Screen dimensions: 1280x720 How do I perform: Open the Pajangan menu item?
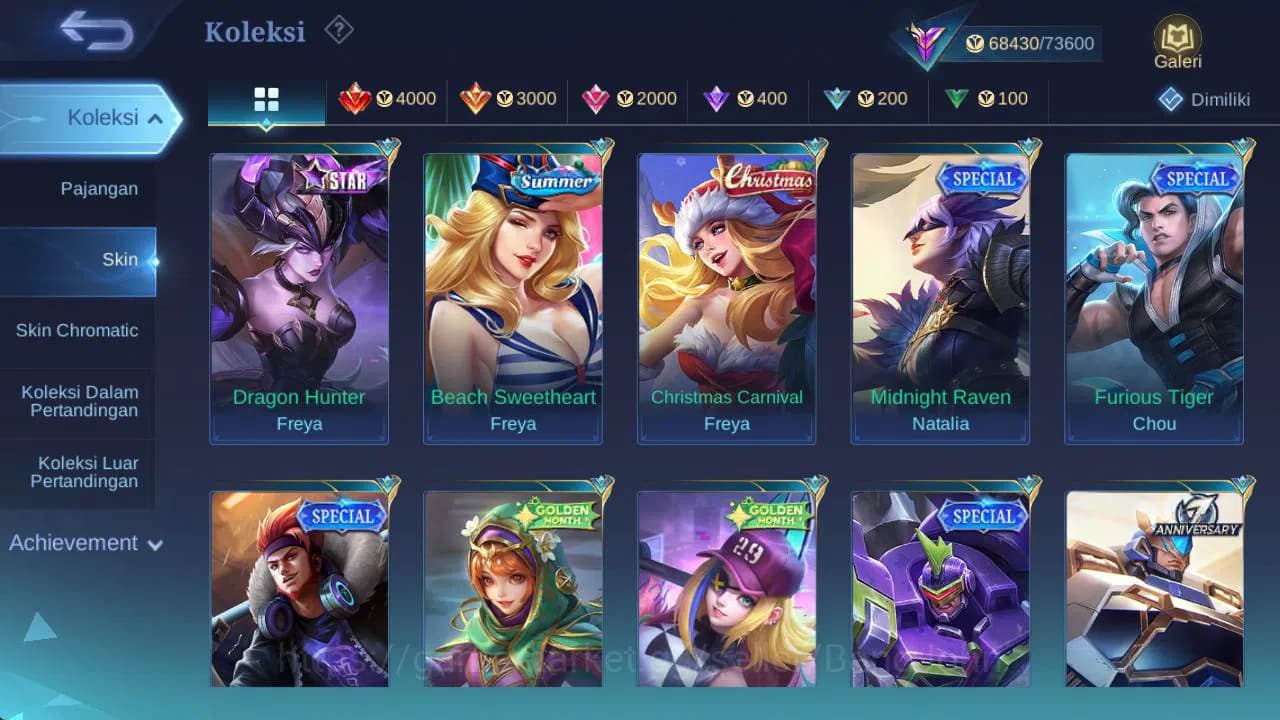[x=100, y=188]
